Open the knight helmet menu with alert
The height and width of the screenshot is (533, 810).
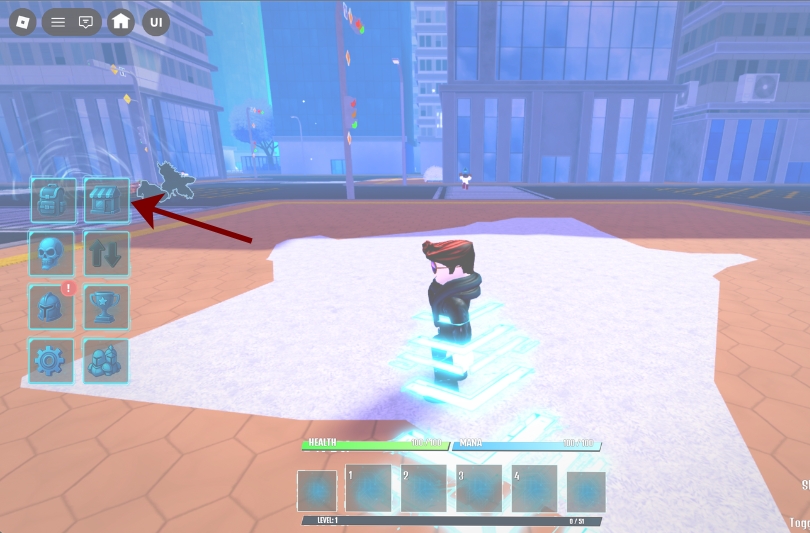[x=52, y=306]
